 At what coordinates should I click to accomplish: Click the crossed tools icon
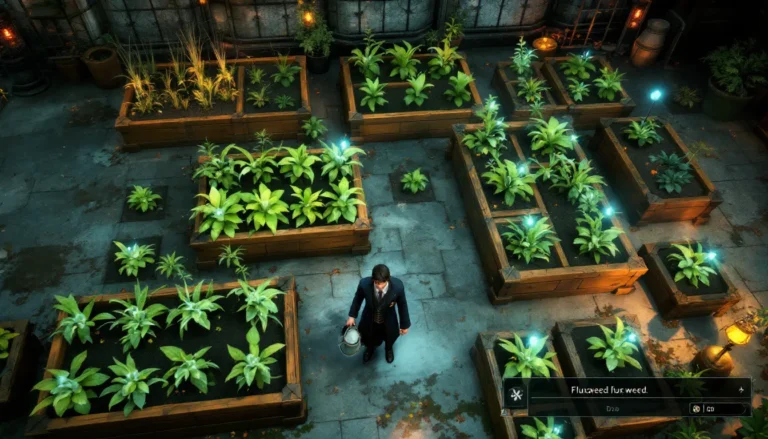516,391
